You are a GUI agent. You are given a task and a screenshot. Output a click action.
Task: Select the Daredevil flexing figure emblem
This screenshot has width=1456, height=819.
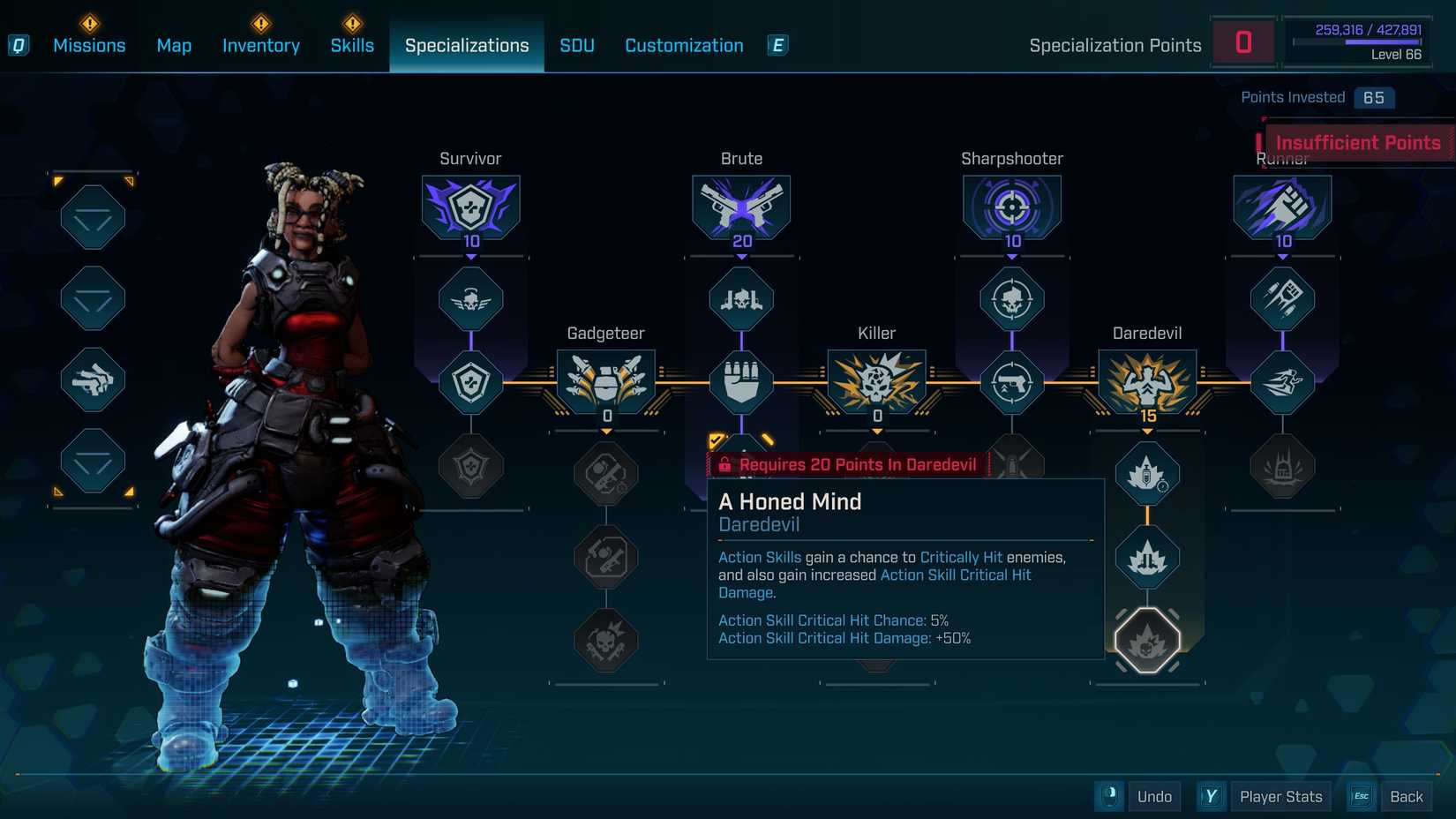tap(1146, 381)
